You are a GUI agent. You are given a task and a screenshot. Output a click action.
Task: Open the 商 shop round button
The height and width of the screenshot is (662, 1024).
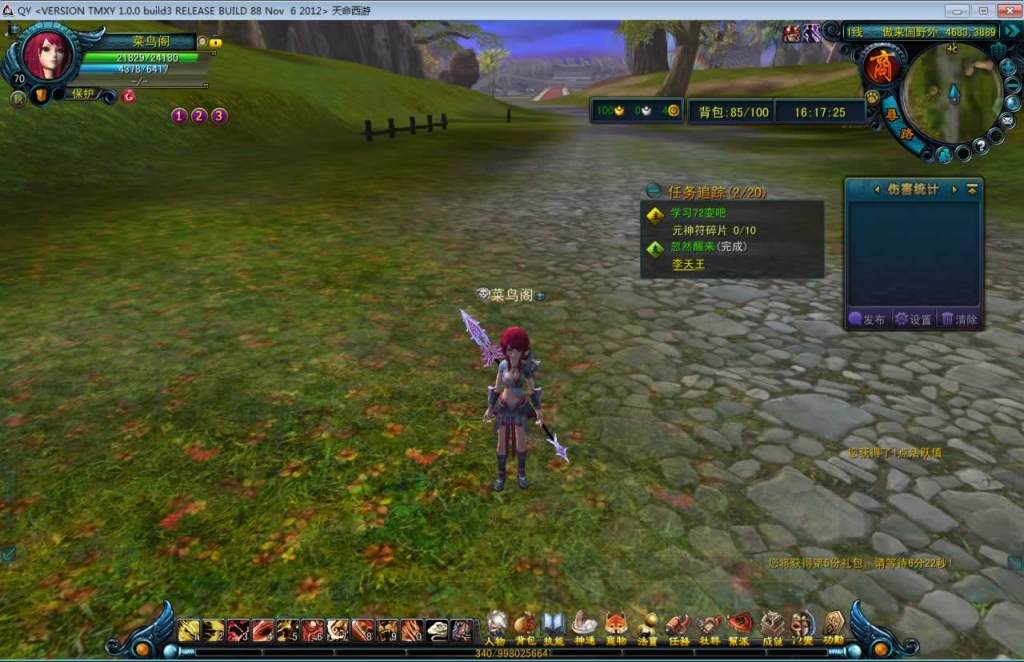click(x=882, y=67)
